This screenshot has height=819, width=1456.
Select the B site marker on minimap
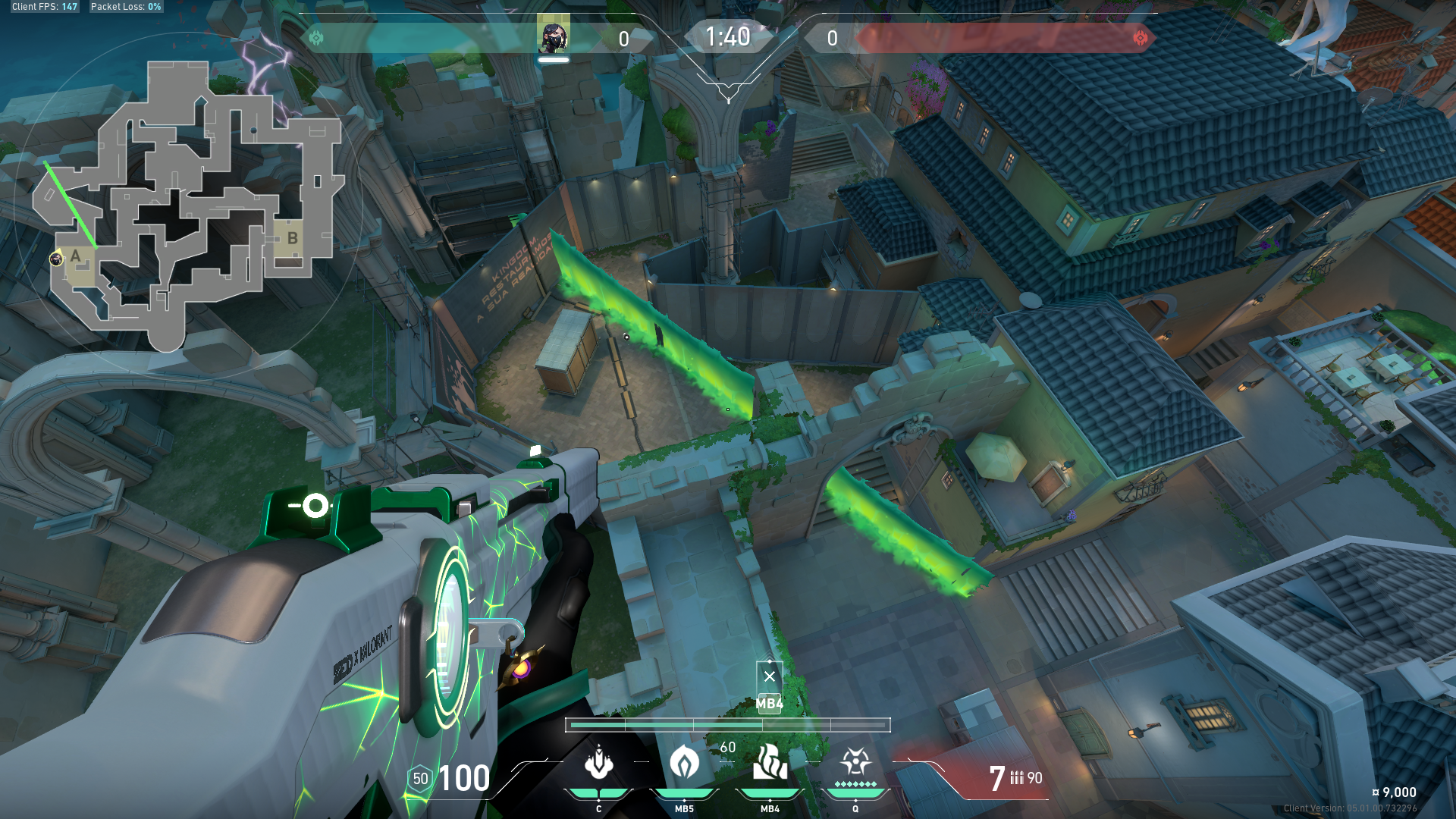[x=292, y=238]
